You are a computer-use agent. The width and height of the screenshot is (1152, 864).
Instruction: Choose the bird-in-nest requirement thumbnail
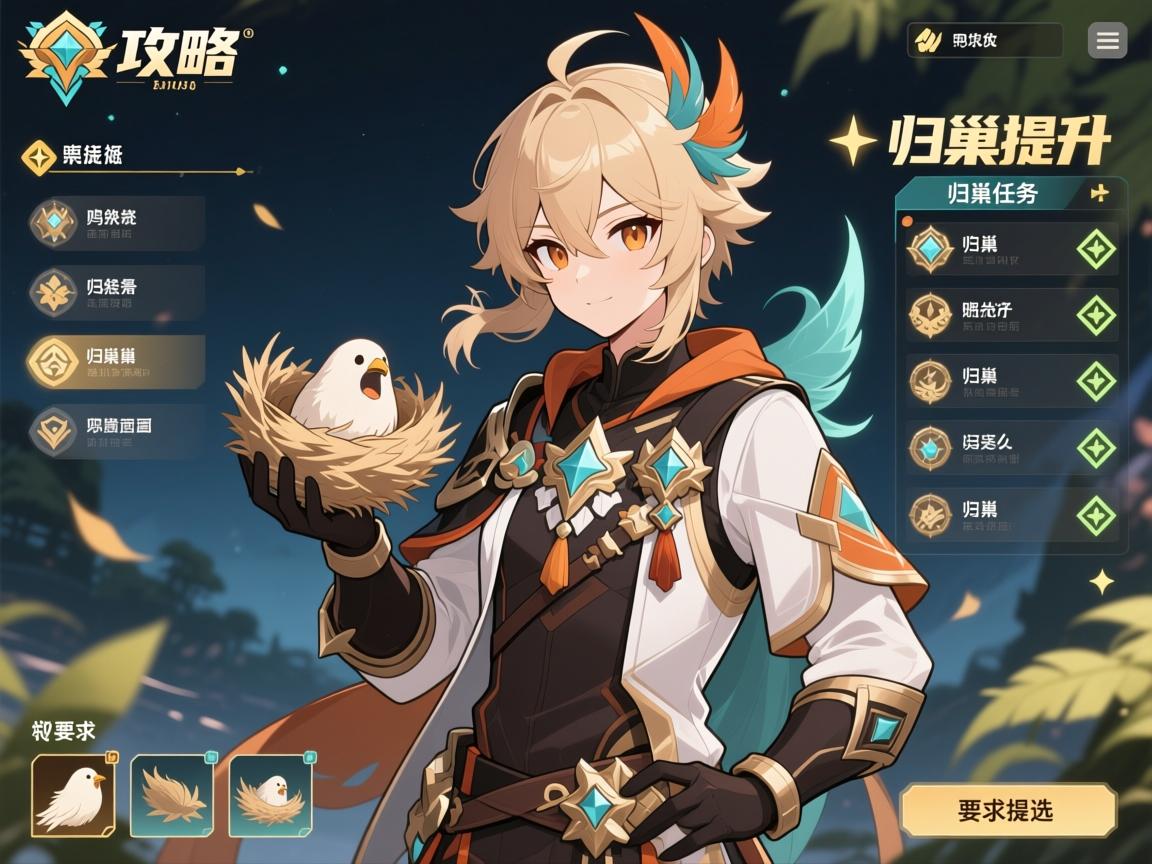[270, 795]
